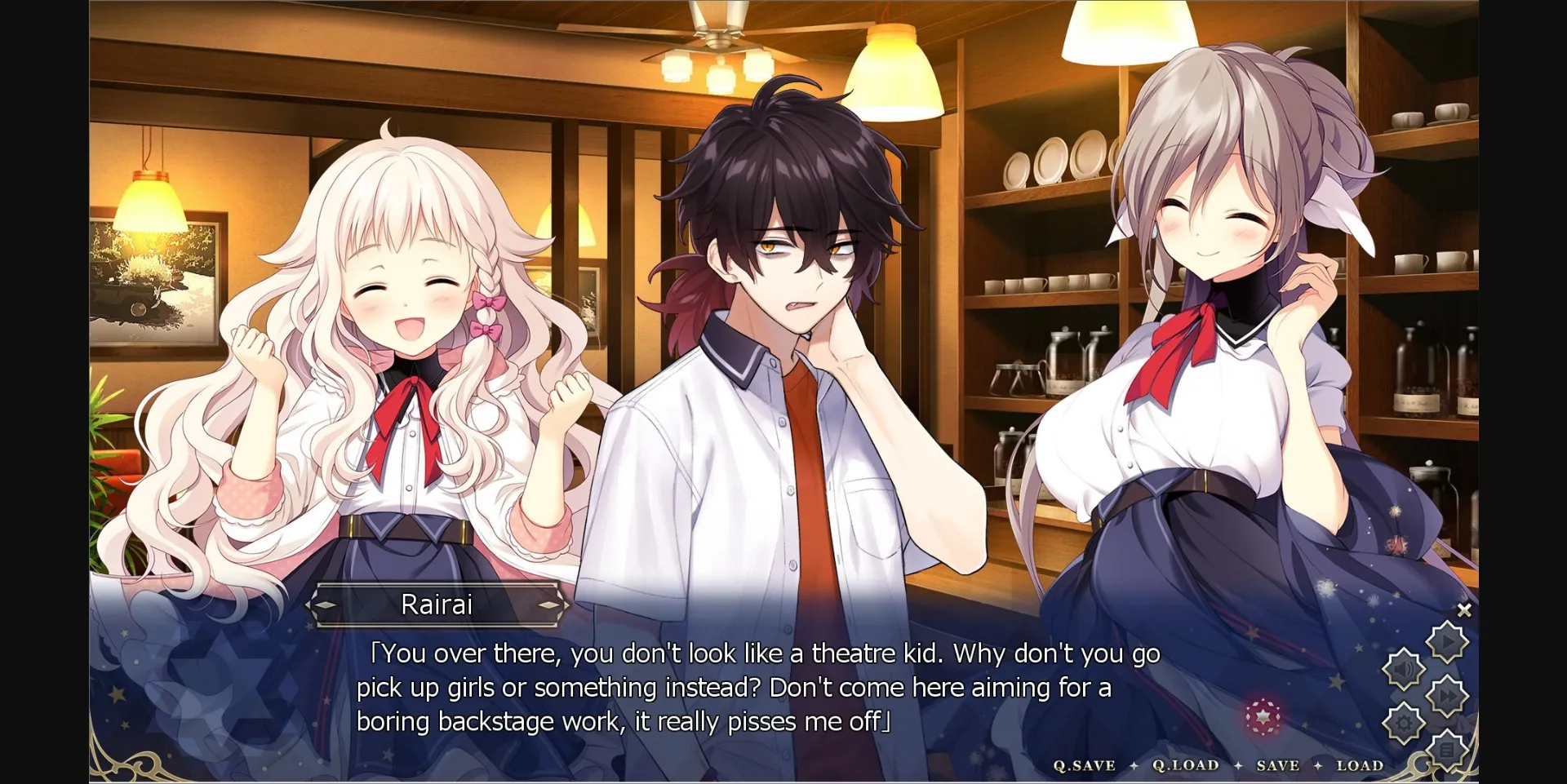Viewport: 1567px width, 784px height.
Task: Hide the quick menu with the X
Action: pyautogui.click(x=1464, y=609)
